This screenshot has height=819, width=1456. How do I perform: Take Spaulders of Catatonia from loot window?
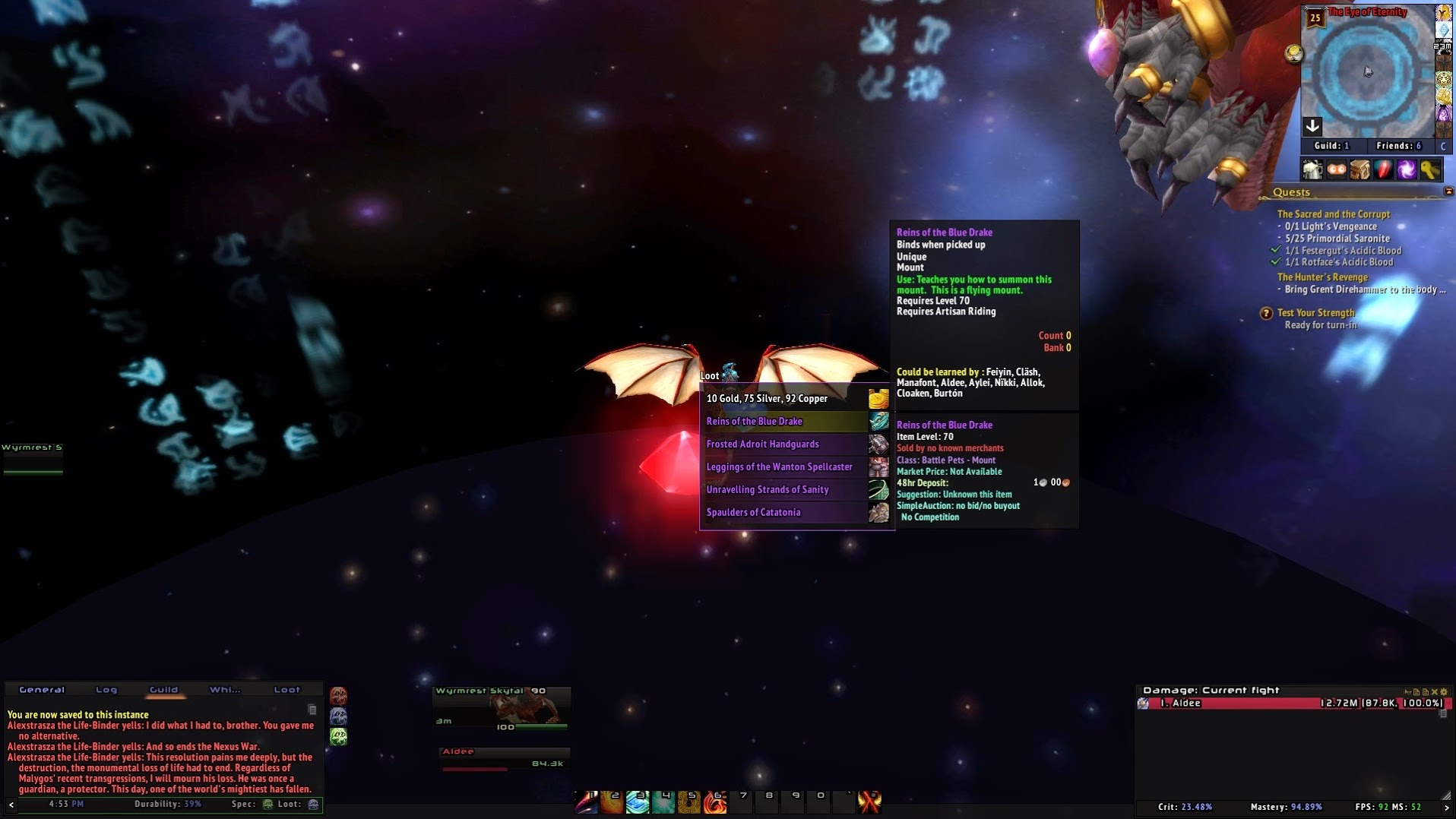coord(786,513)
